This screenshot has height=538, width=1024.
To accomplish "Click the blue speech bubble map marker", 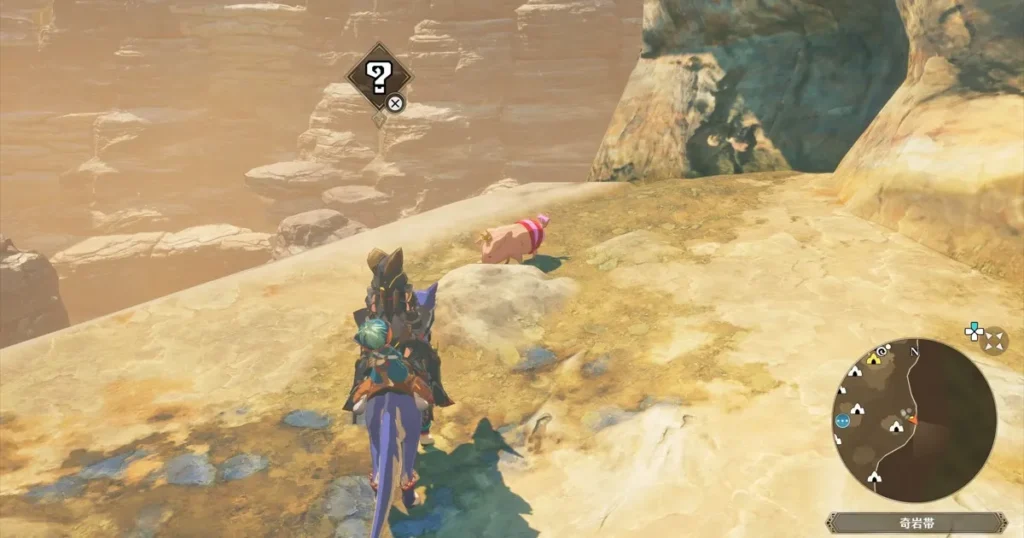I will (x=842, y=421).
